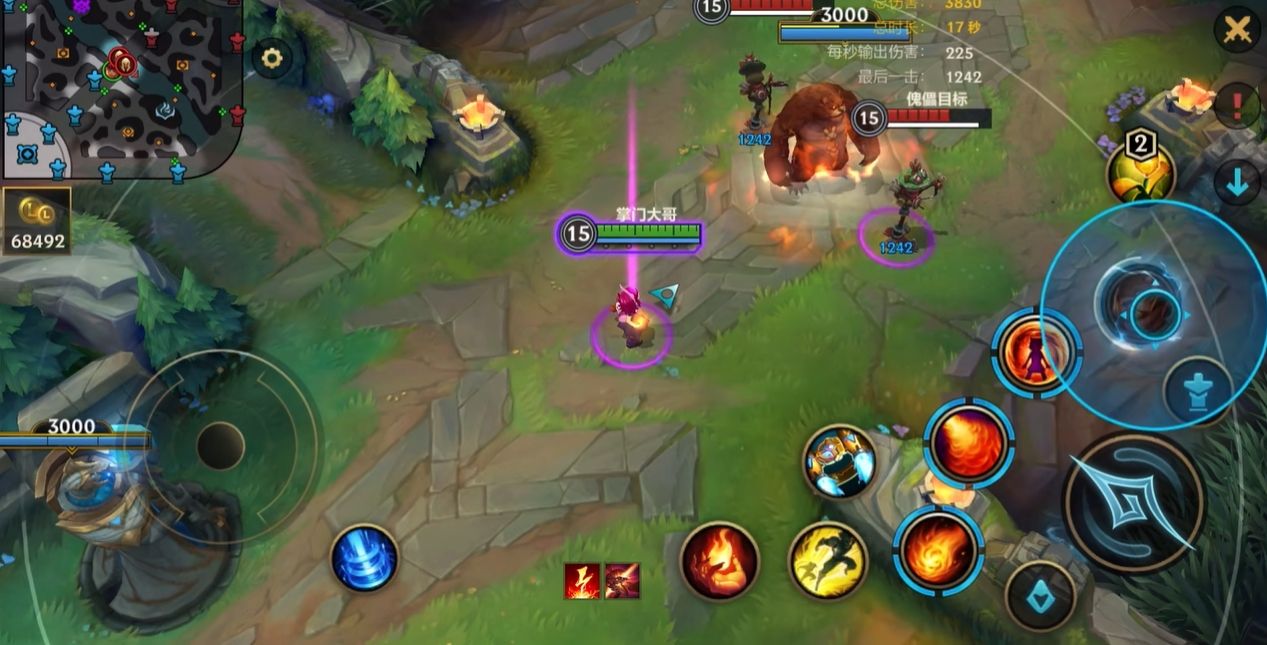The image size is (1267, 645).
Task: Send the blue down-arrow ping
Action: (1237, 183)
